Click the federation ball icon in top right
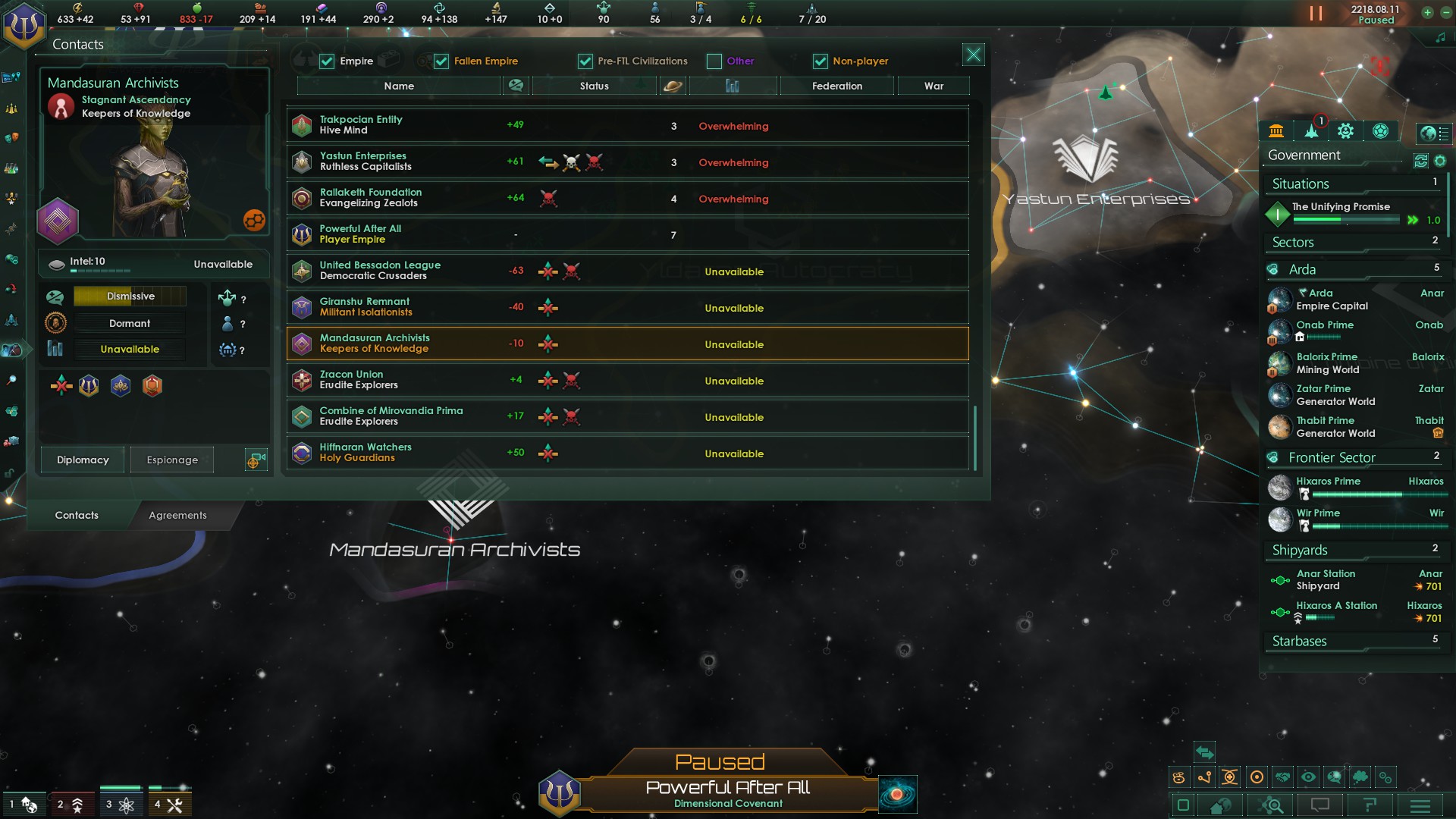Image resolution: width=1456 pixels, height=819 pixels. pyautogui.click(x=1380, y=130)
